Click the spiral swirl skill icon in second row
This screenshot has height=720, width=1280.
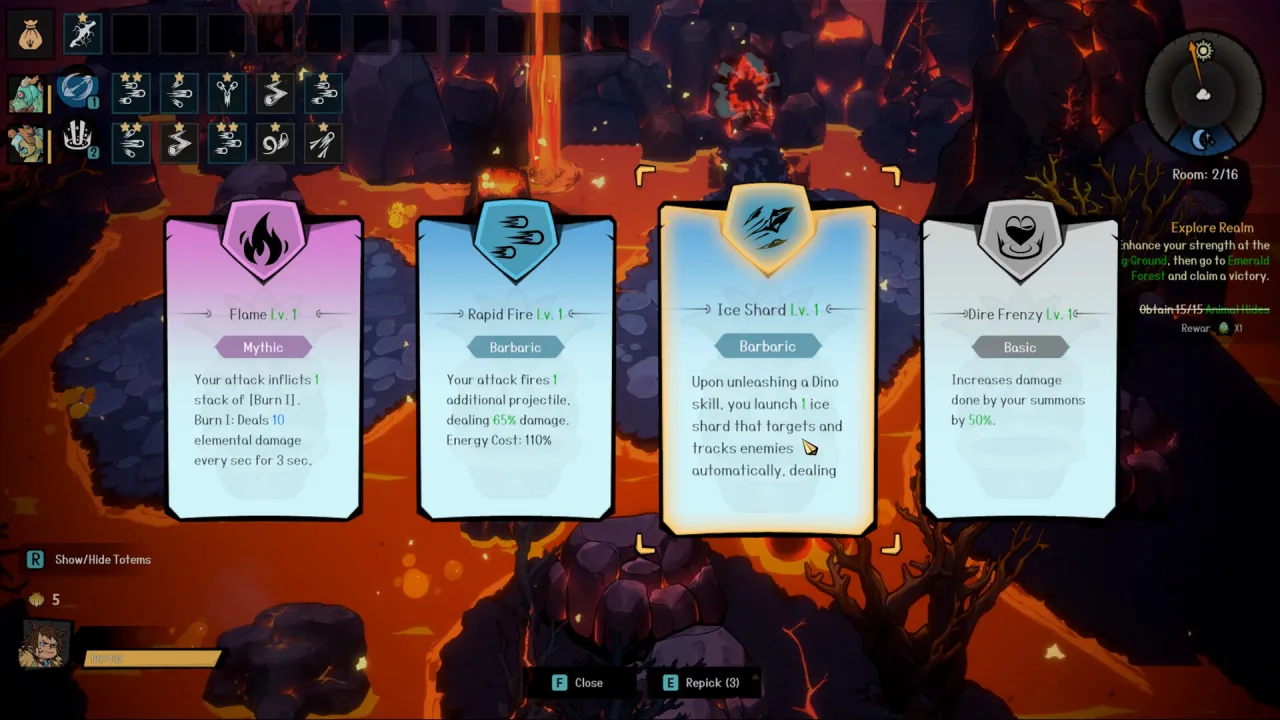pos(275,142)
